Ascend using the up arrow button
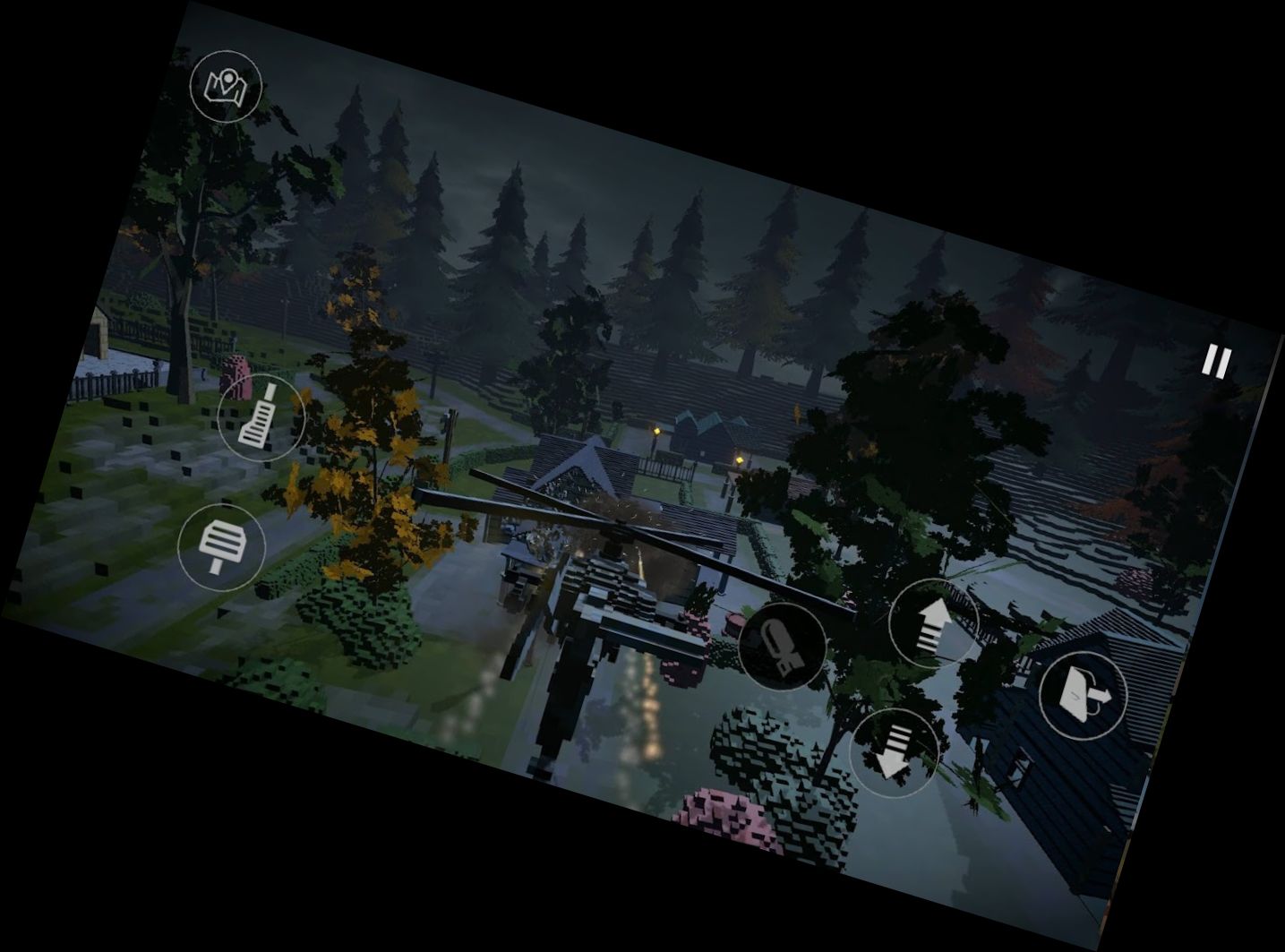 933,622
